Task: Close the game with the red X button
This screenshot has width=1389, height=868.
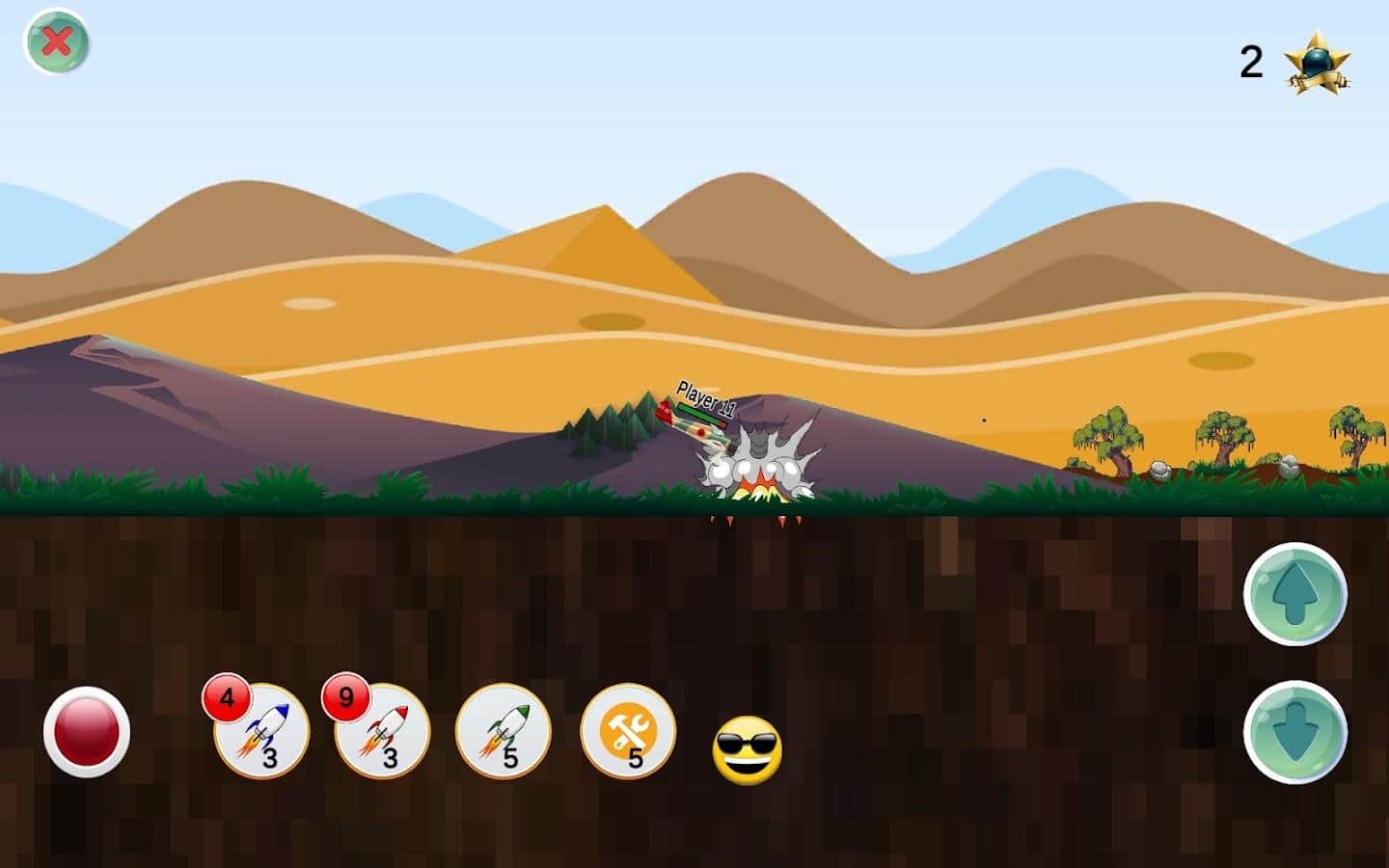Action: (x=57, y=42)
